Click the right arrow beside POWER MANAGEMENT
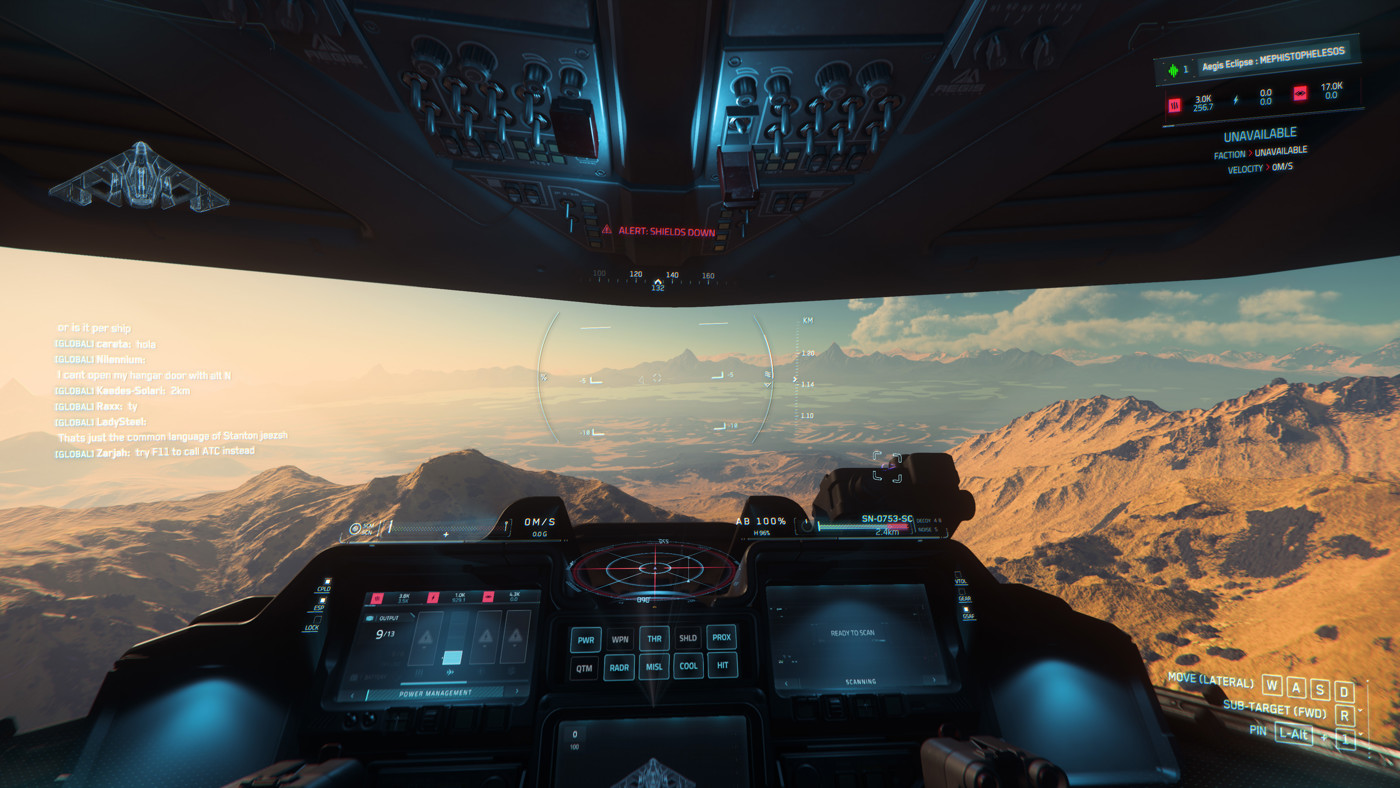1400x788 pixels. point(517,693)
